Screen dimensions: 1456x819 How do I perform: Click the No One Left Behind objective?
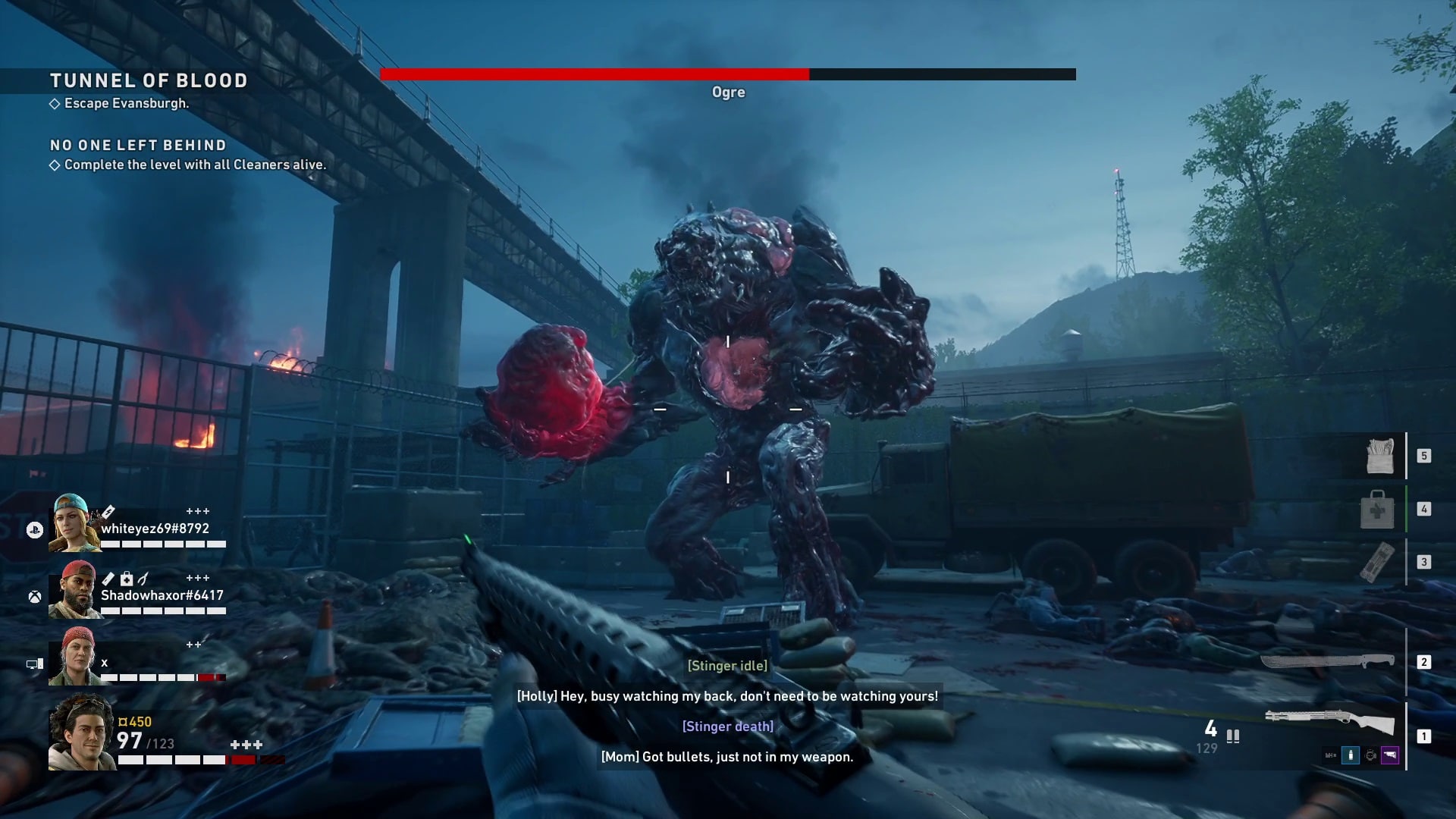(138, 146)
